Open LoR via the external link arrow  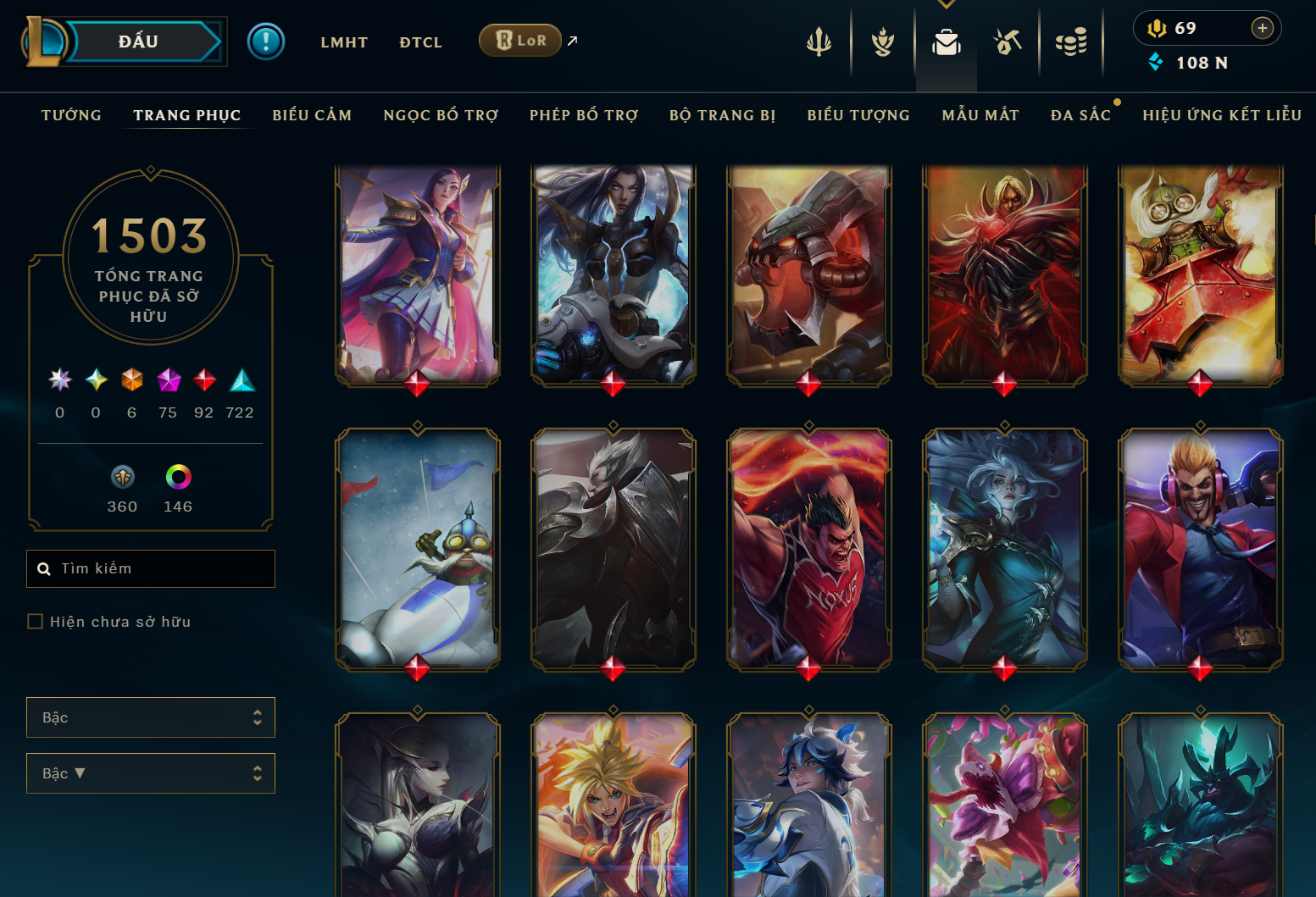571,41
